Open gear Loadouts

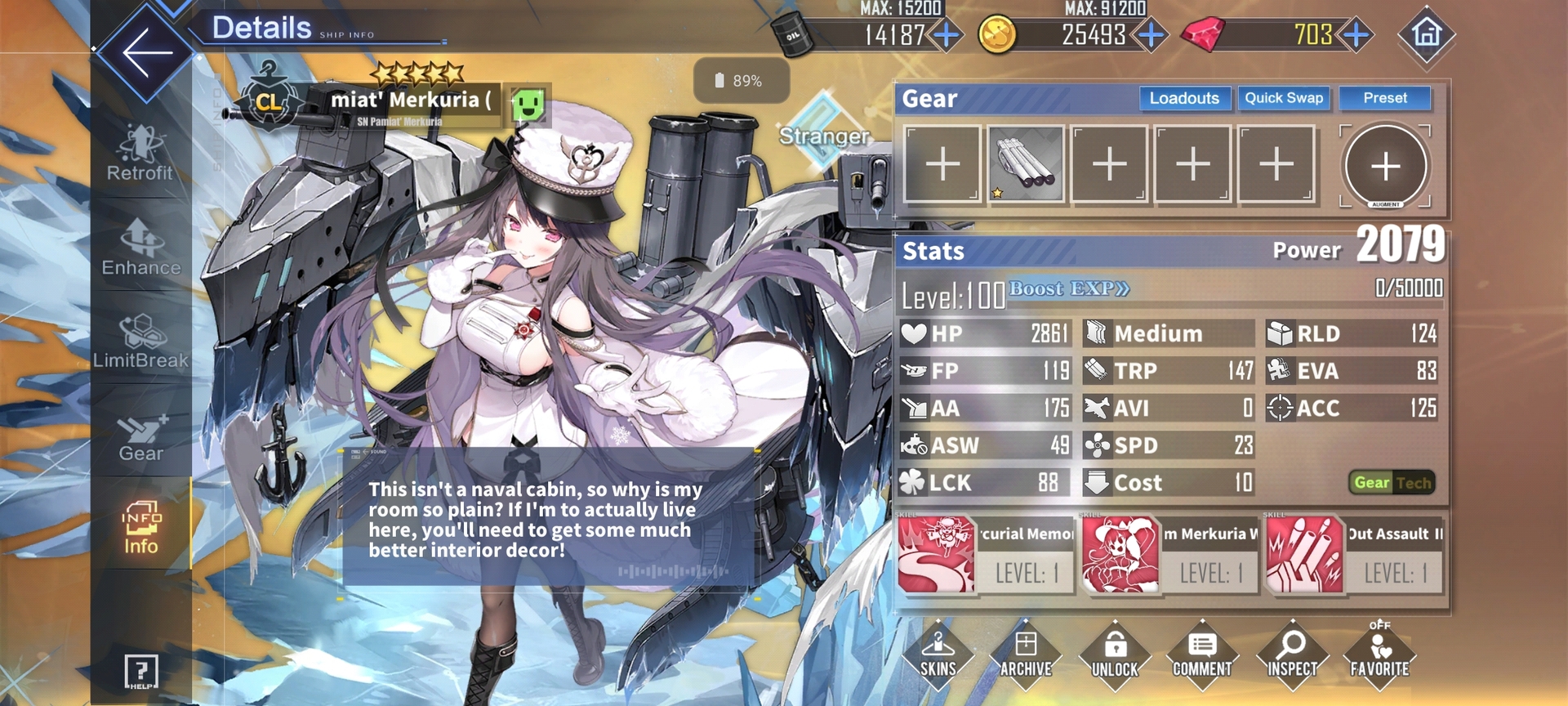pos(1184,99)
